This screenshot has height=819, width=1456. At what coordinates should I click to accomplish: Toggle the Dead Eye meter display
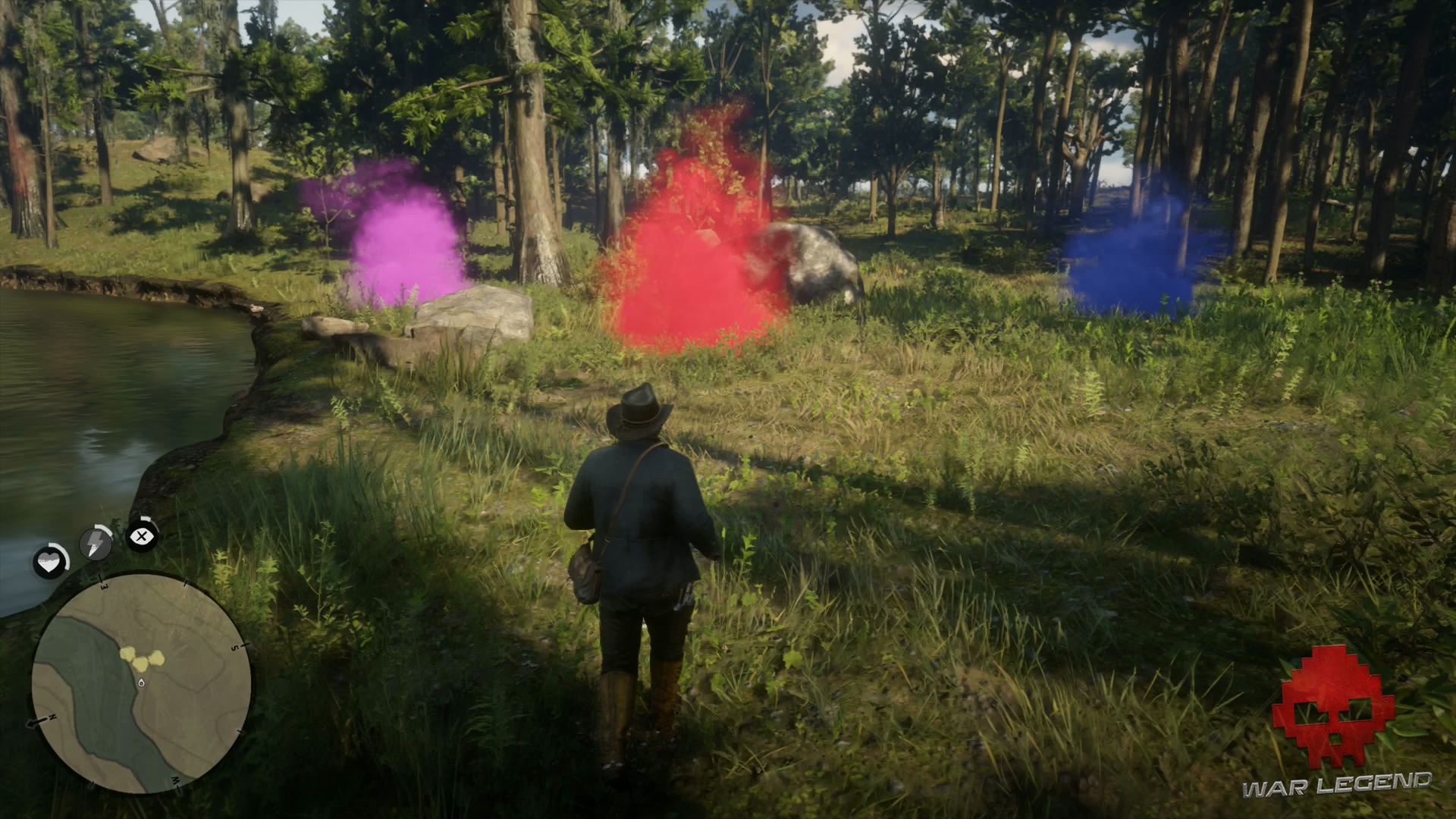pos(141,535)
